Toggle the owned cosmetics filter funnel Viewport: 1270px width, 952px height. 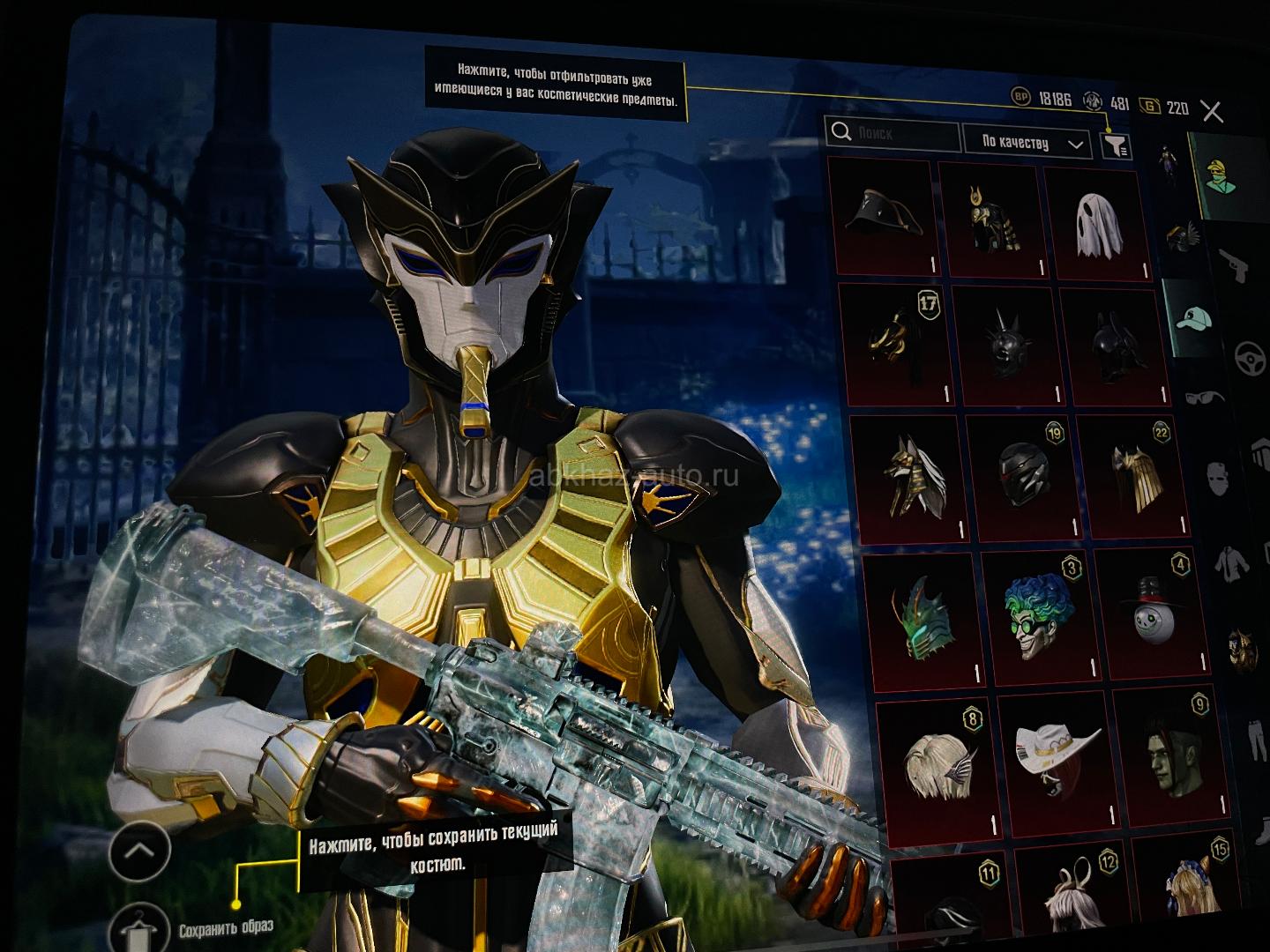(1116, 145)
